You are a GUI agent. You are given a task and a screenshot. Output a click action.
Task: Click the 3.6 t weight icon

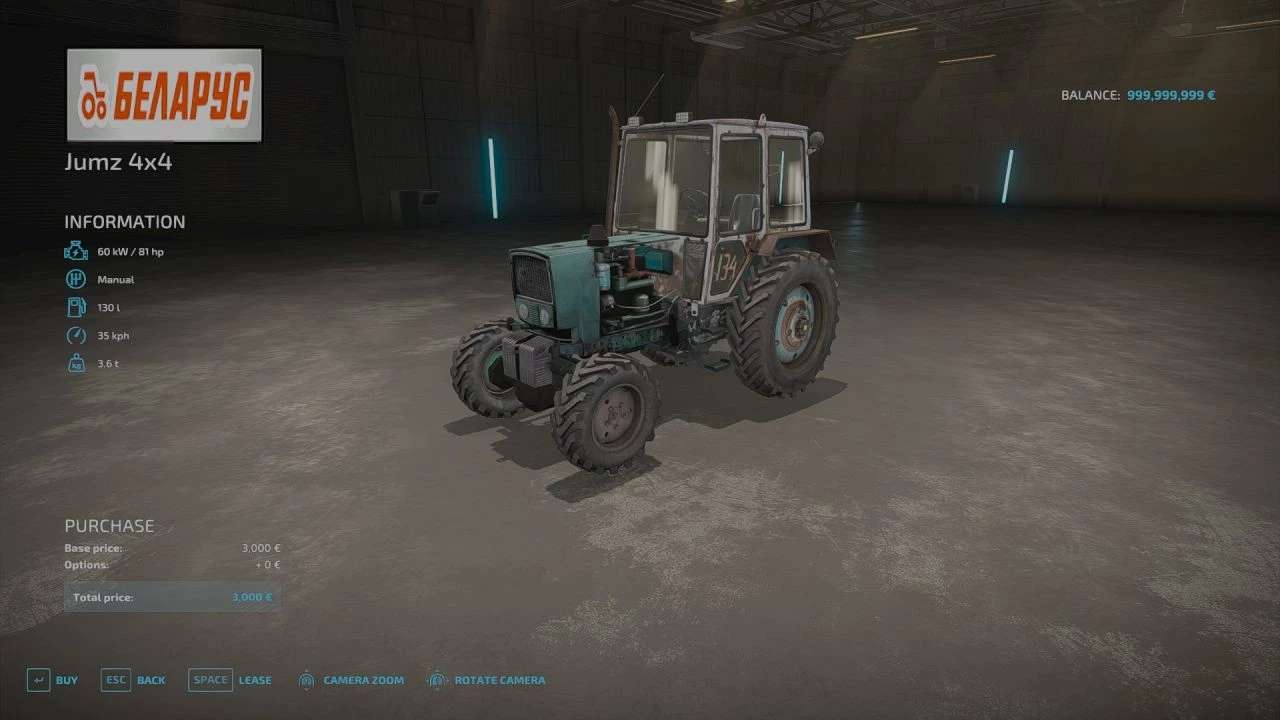click(x=76, y=364)
